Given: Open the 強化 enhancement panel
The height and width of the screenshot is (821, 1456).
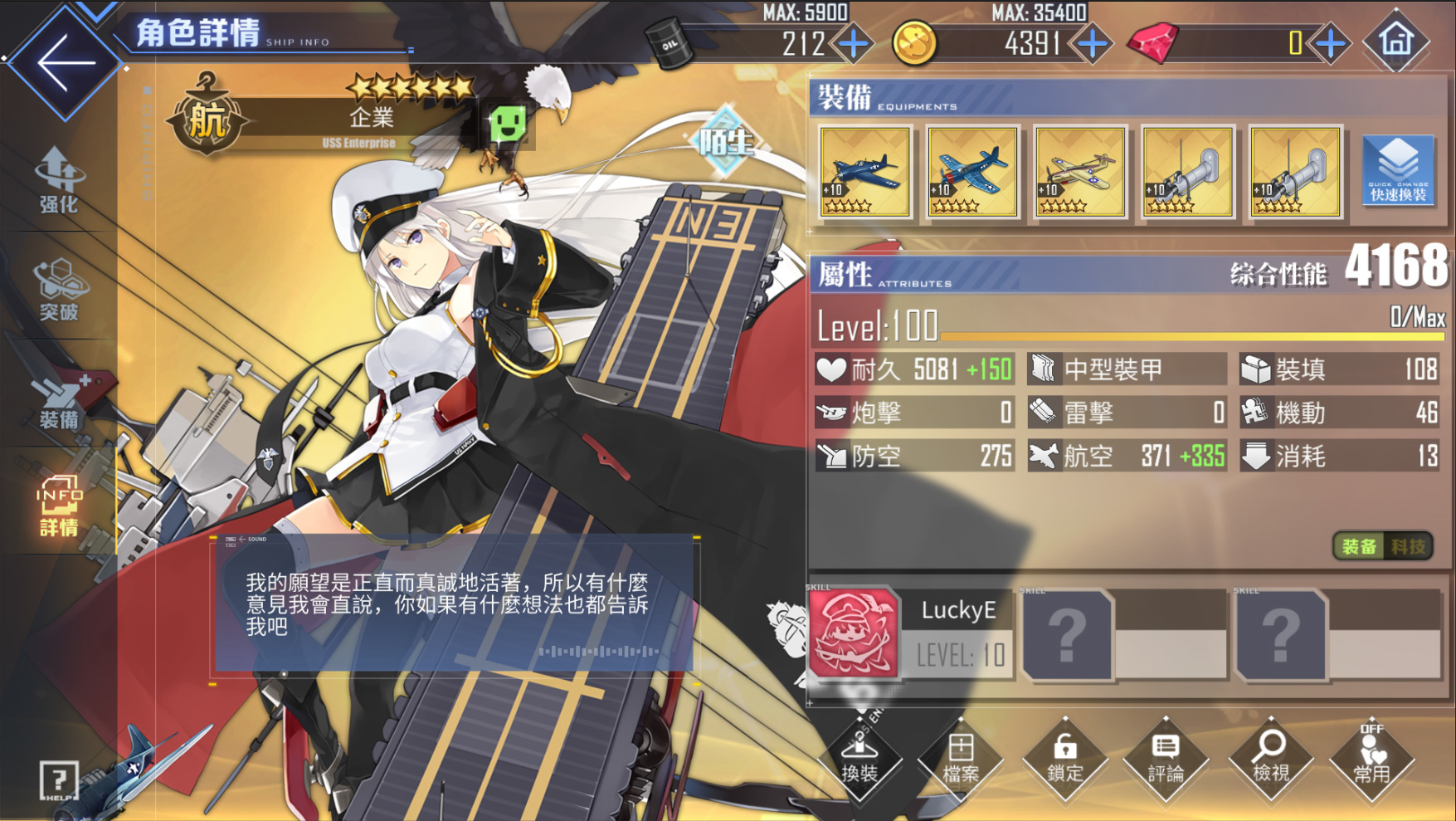Looking at the screenshot, I should tap(56, 178).
